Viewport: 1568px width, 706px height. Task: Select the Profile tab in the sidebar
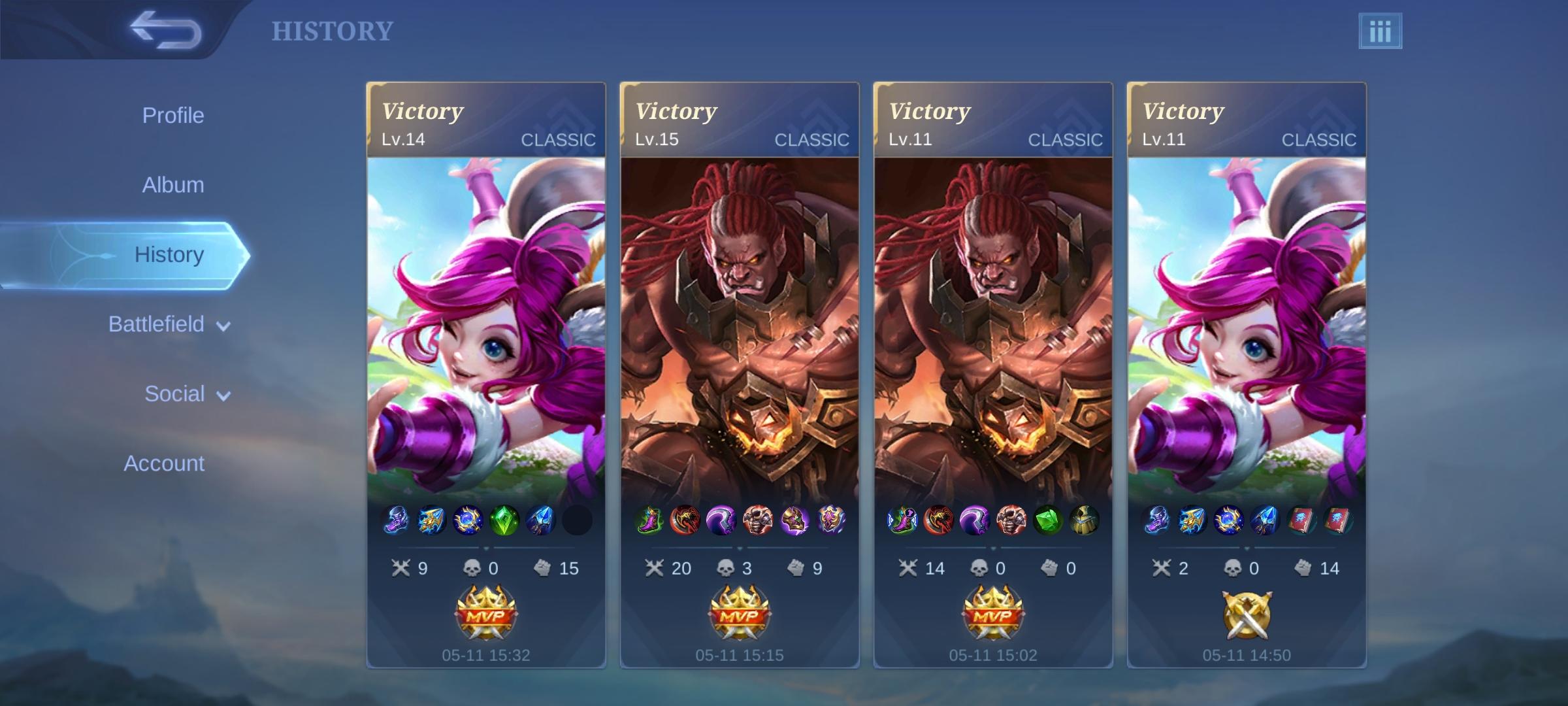(x=172, y=115)
